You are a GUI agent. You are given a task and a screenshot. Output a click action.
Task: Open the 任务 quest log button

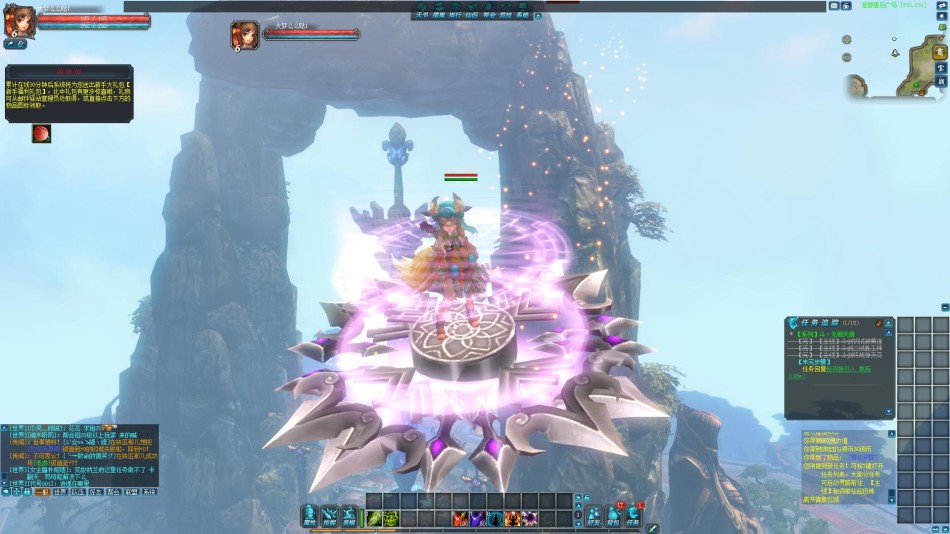point(632,516)
